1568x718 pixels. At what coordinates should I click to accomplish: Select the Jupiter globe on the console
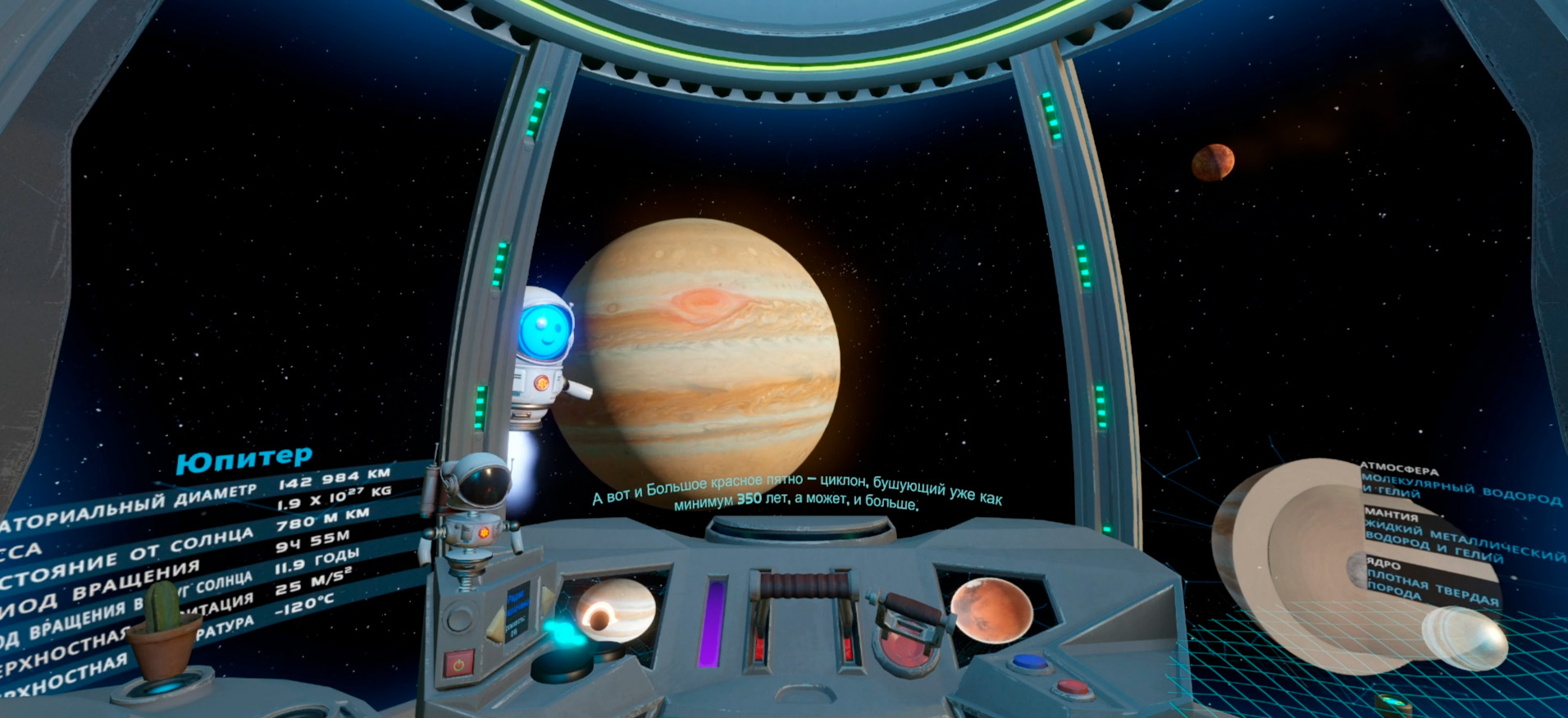coord(615,609)
